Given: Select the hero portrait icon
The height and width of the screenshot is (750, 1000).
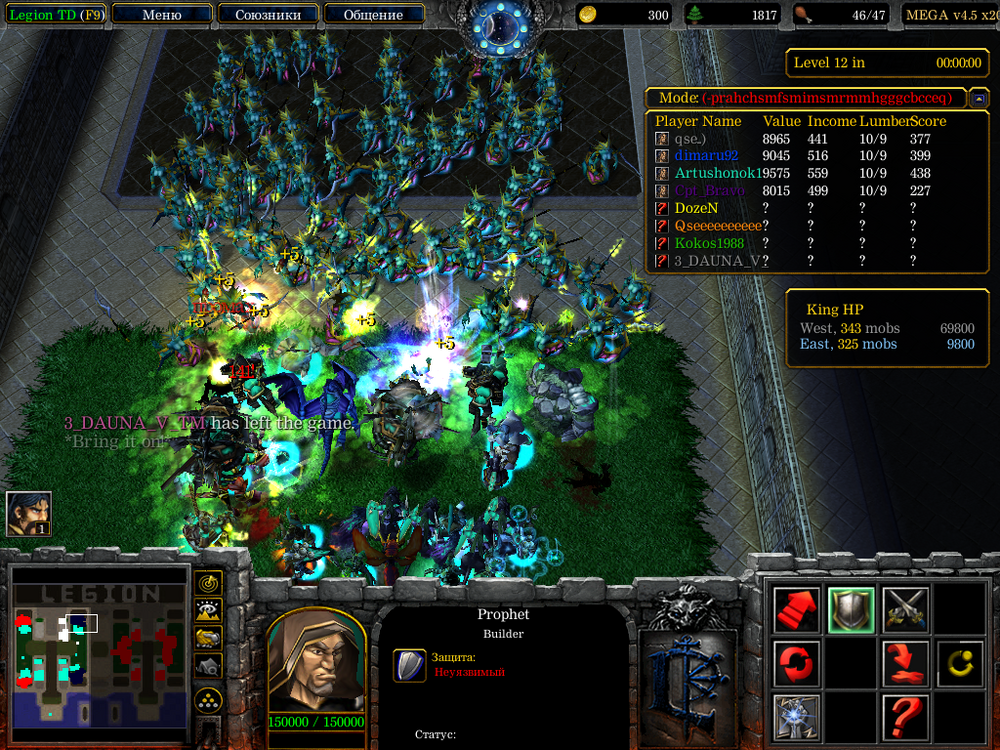Looking at the screenshot, I should 29,514.
